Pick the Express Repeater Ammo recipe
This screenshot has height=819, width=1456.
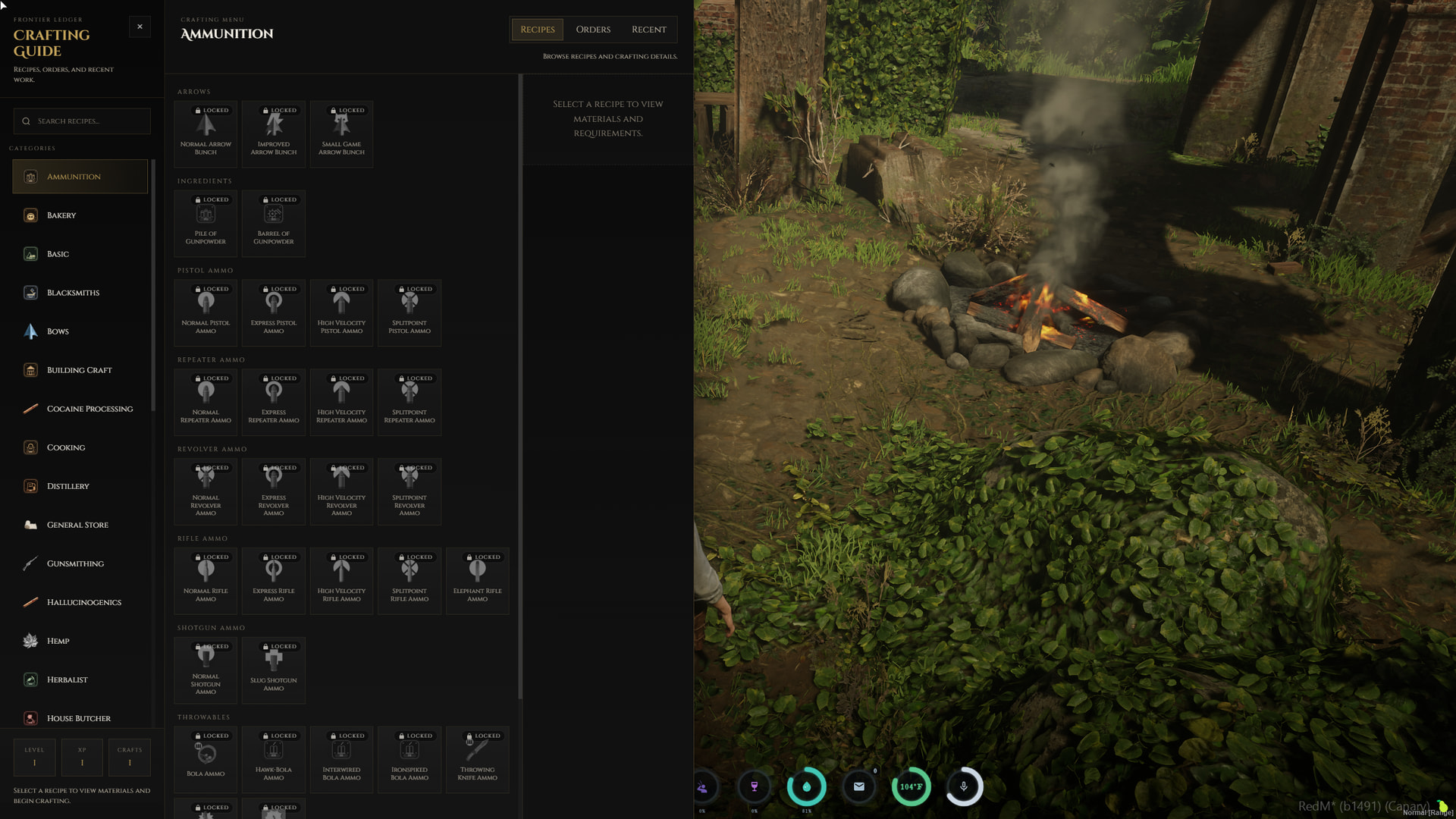point(274,403)
